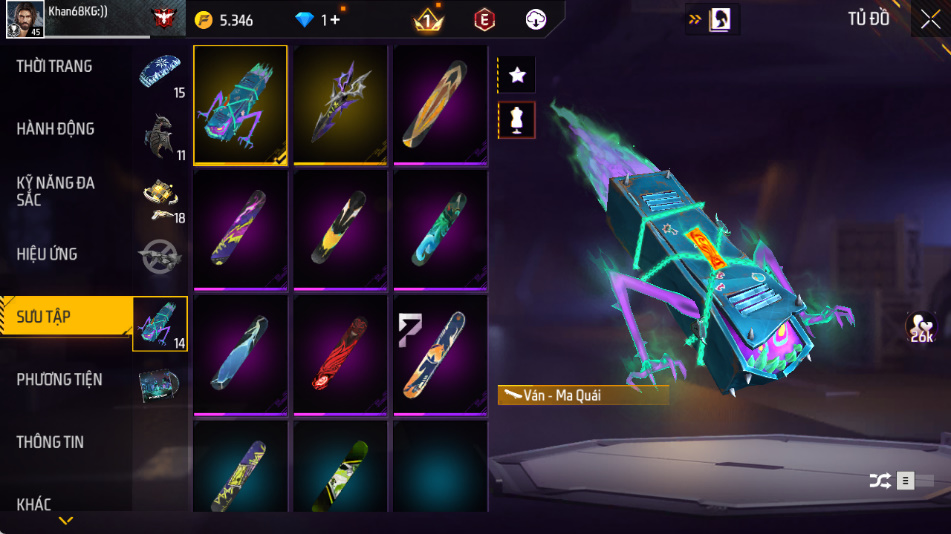Choose the gold spiked surfboard slot
The image size is (951, 534).
pyautogui.click(x=340, y=104)
